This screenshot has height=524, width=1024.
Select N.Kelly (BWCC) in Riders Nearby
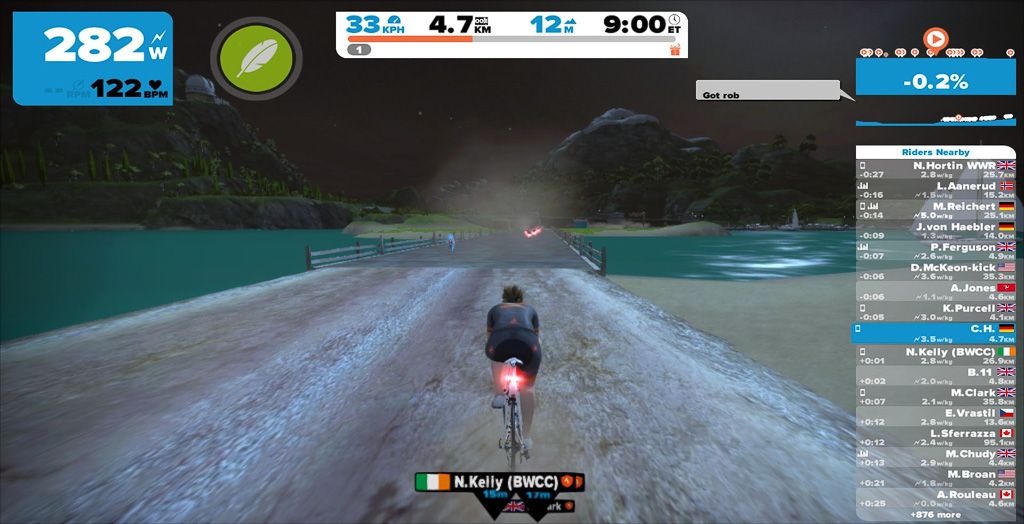point(935,356)
